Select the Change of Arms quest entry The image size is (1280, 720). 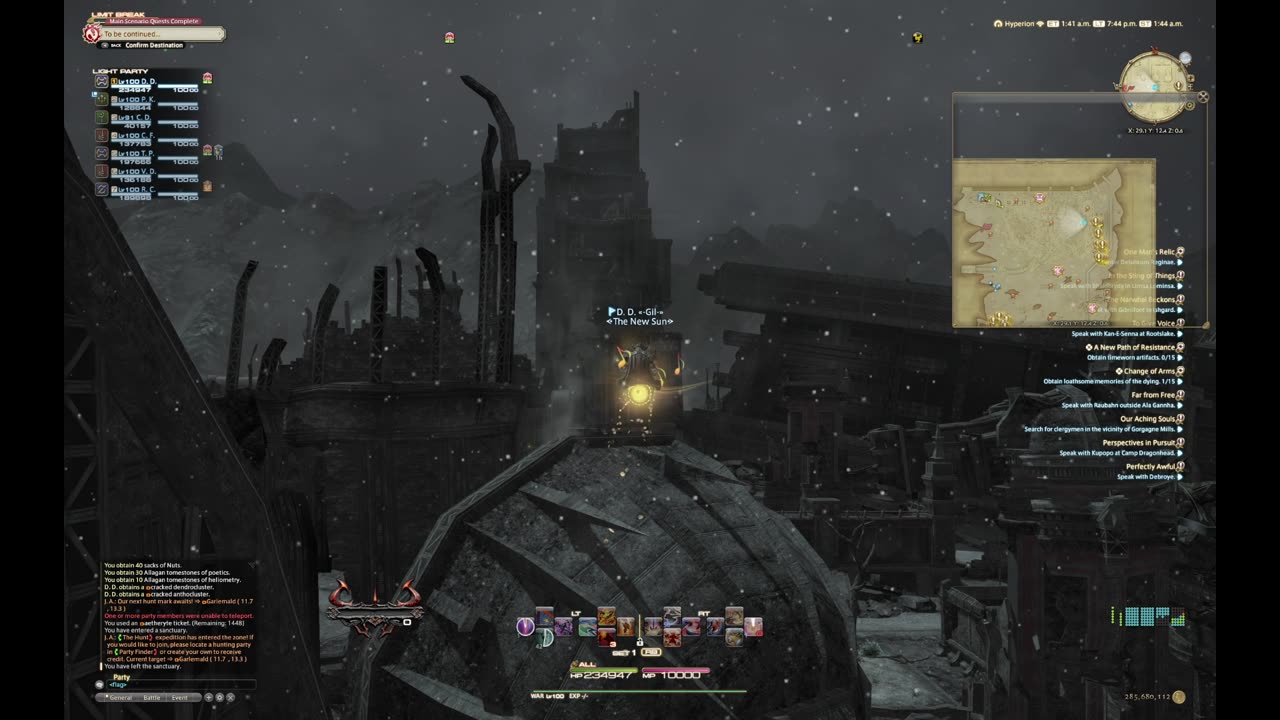(1148, 371)
